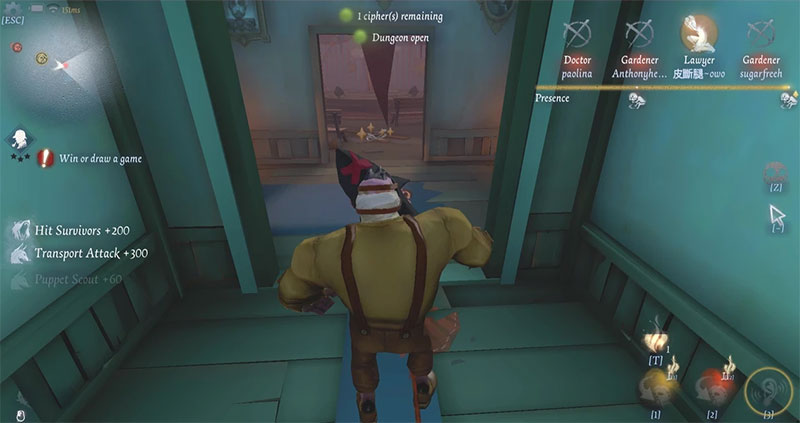Click Doctor paolina's eliminated status icon
This screenshot has height=423, width=800.
click(577, 34)
